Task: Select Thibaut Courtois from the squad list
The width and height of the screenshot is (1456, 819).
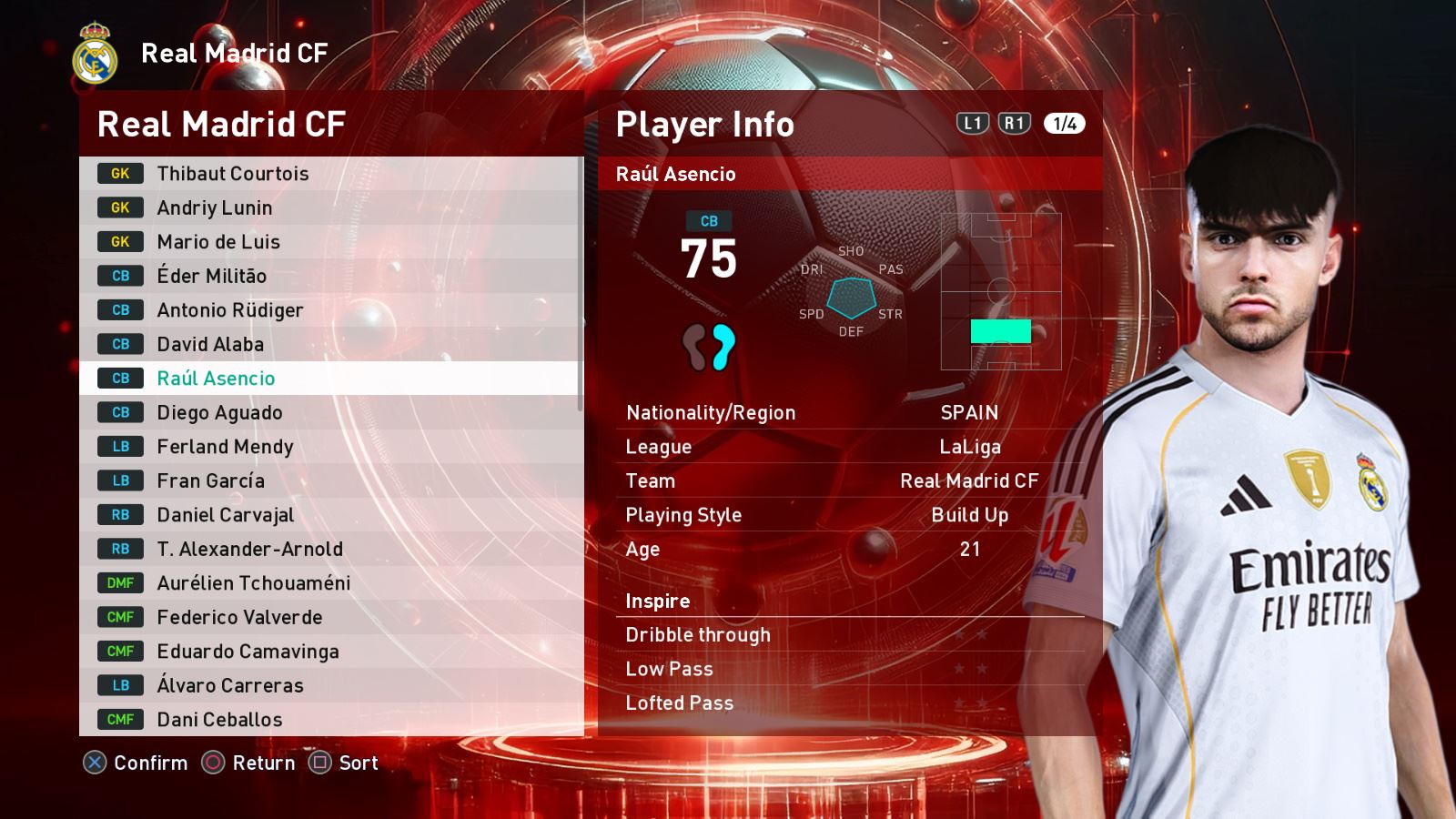Action: click(x=328, y=174)
